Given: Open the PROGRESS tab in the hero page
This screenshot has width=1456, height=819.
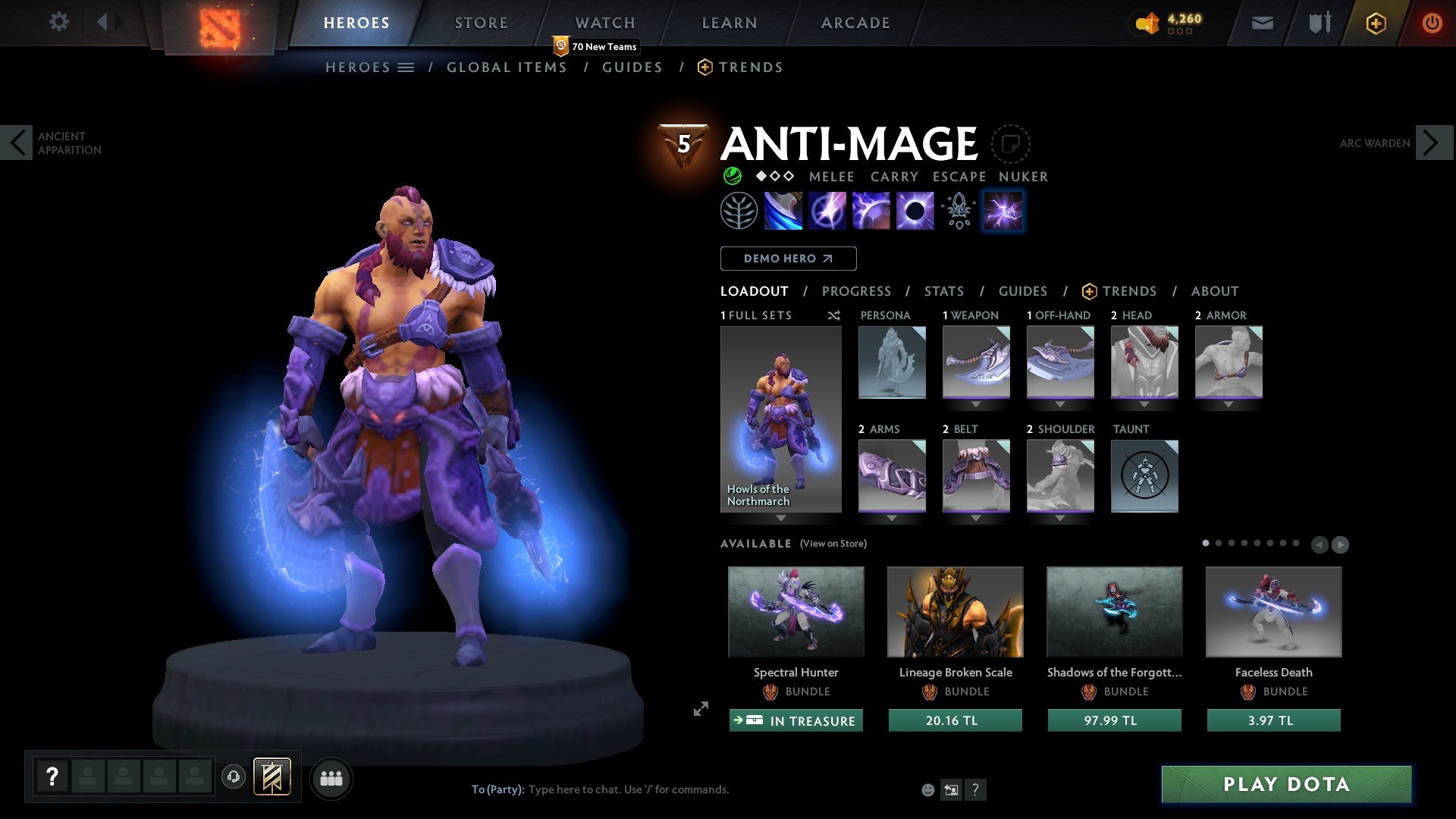Looking at the screenshot, I should pyautogui.click(x=857, y=291).
